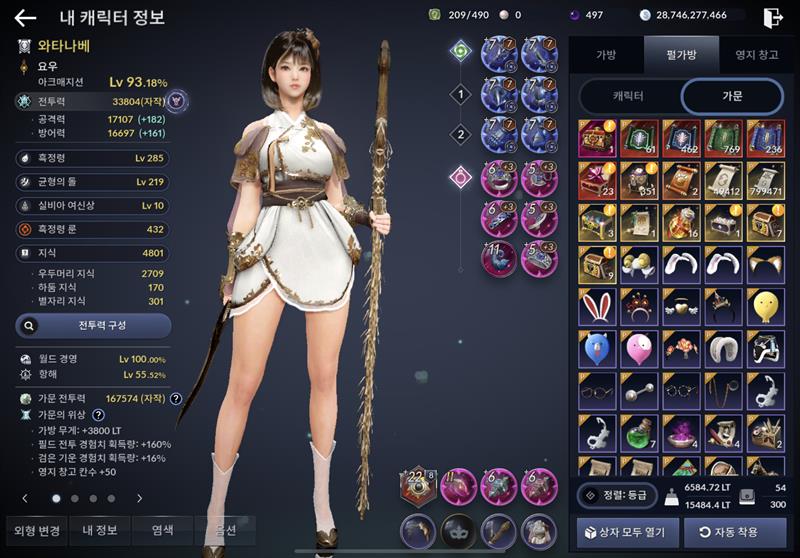Select the green potion item slot

(x=640, y=432)
